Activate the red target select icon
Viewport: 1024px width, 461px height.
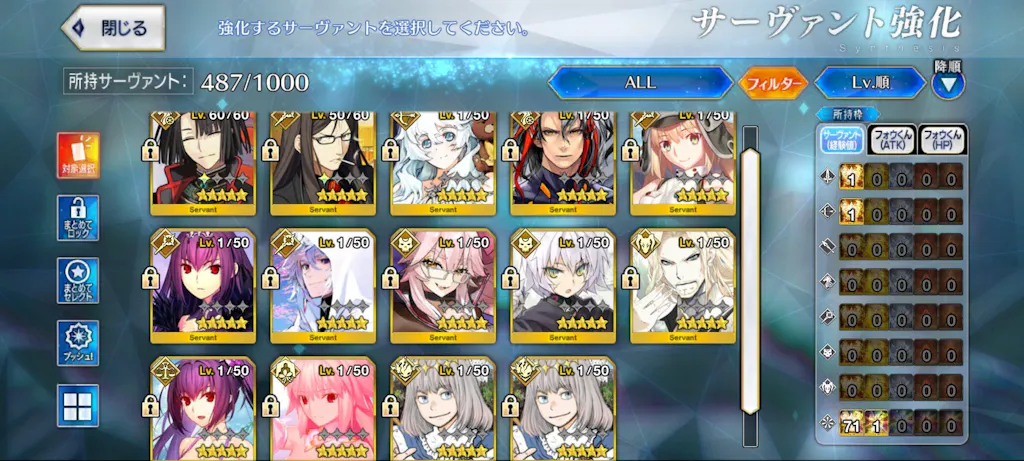coord(78,156)
